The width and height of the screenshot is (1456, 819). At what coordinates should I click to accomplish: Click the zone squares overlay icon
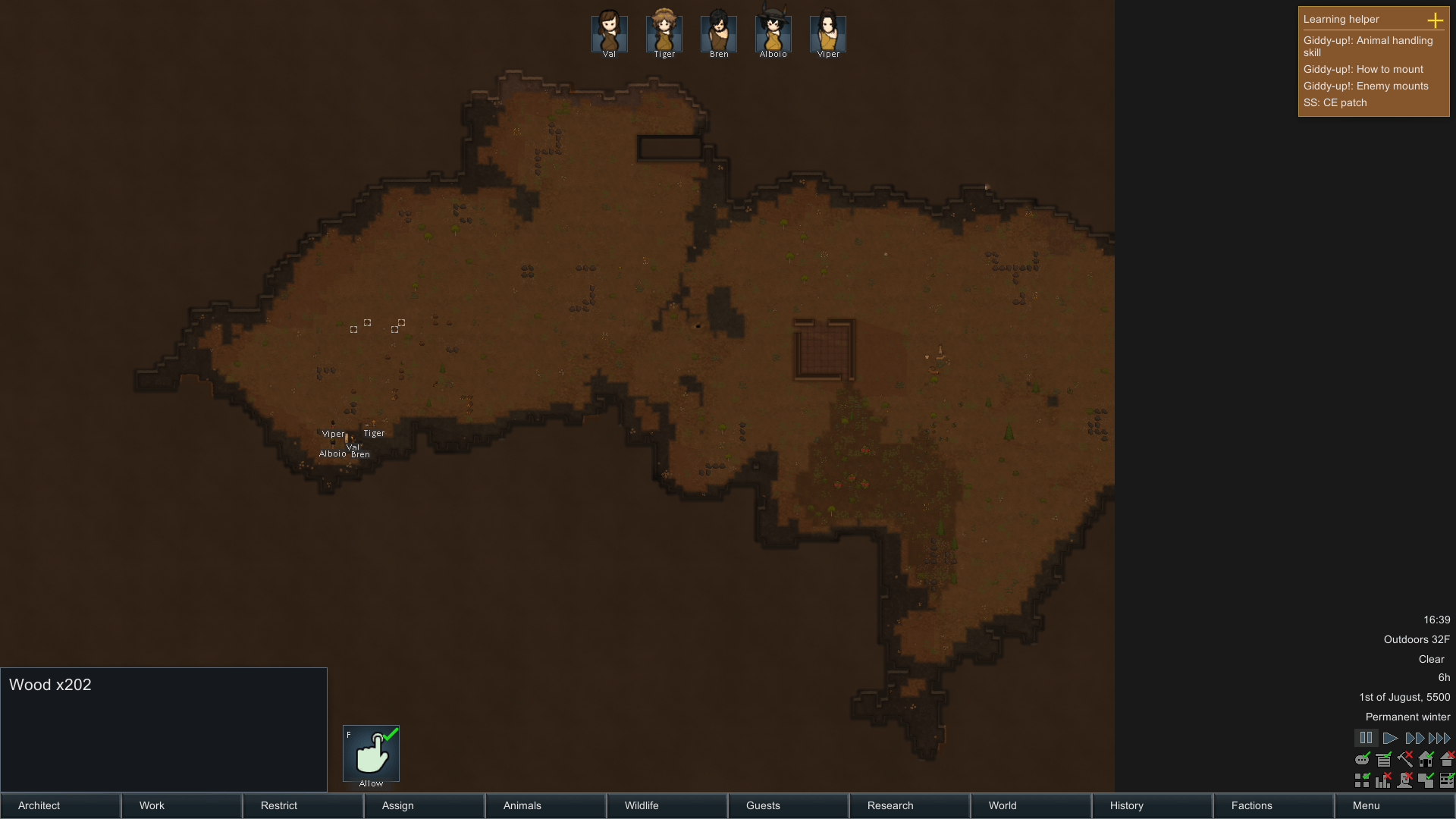1362,780
